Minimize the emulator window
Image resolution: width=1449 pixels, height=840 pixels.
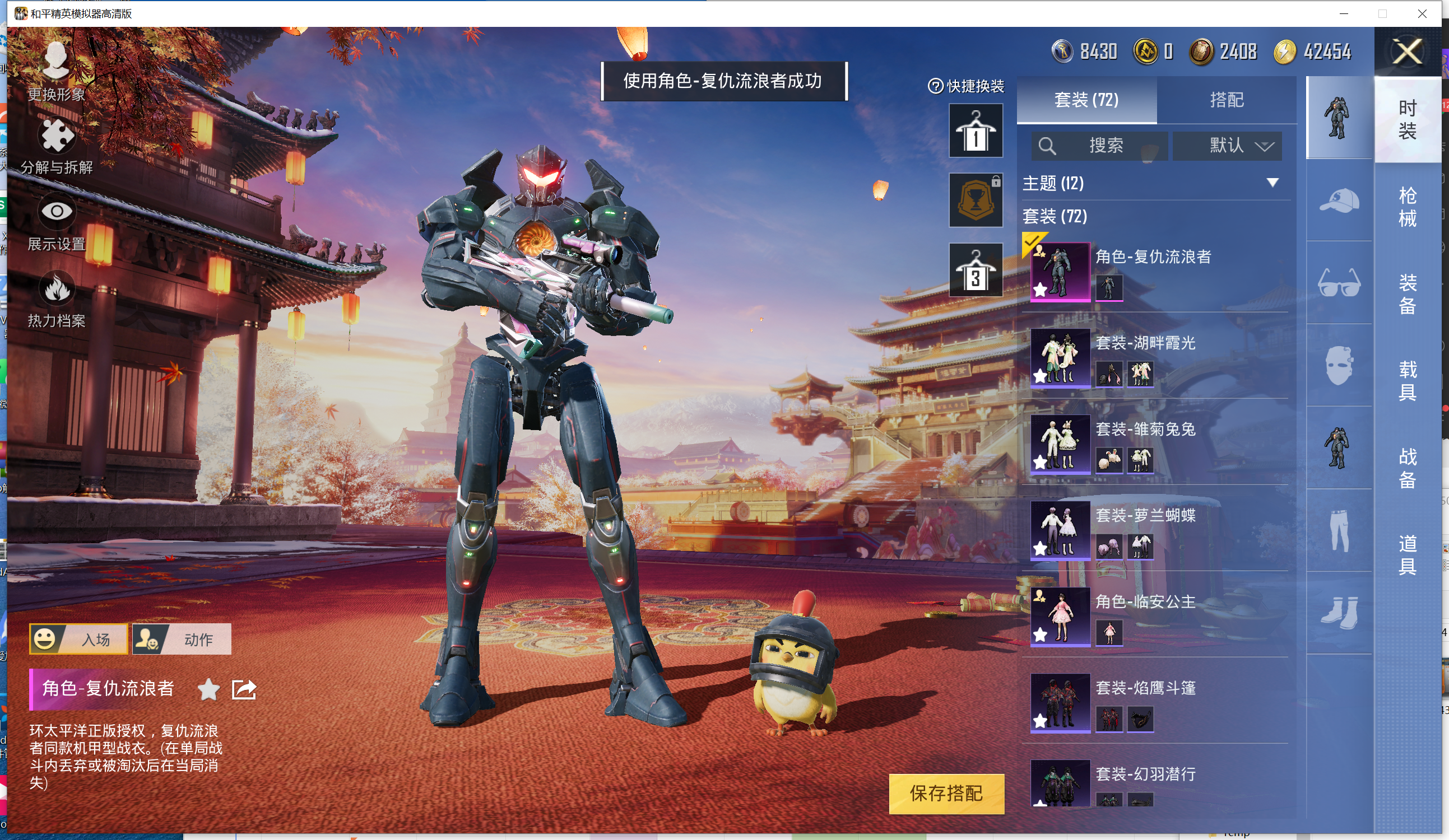1344,13
